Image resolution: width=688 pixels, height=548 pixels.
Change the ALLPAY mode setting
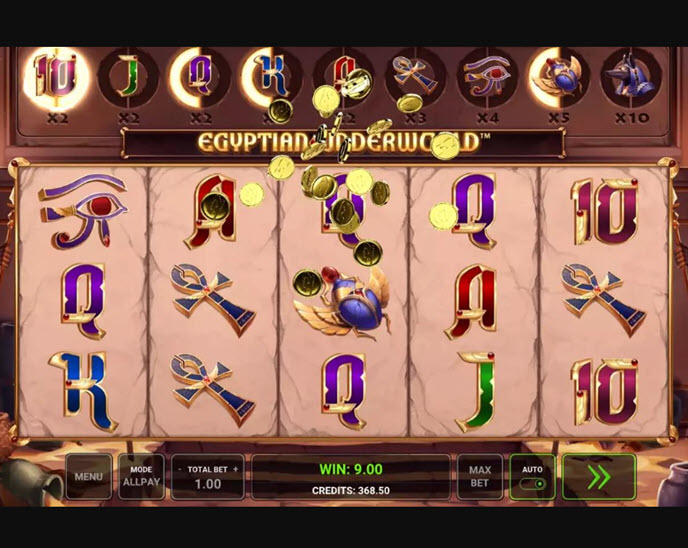141,477
